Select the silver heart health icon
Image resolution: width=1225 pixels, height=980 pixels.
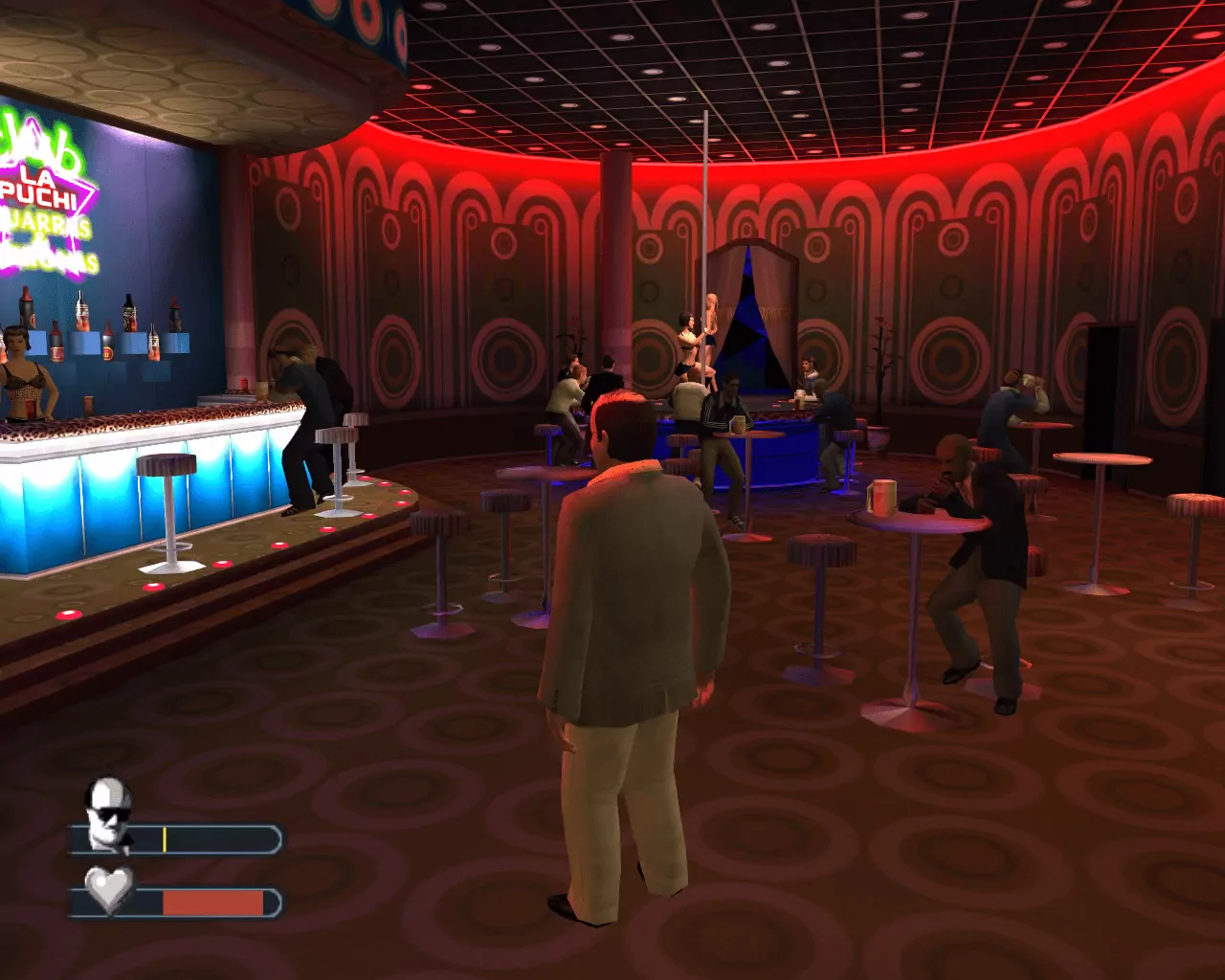click(108, 890)
